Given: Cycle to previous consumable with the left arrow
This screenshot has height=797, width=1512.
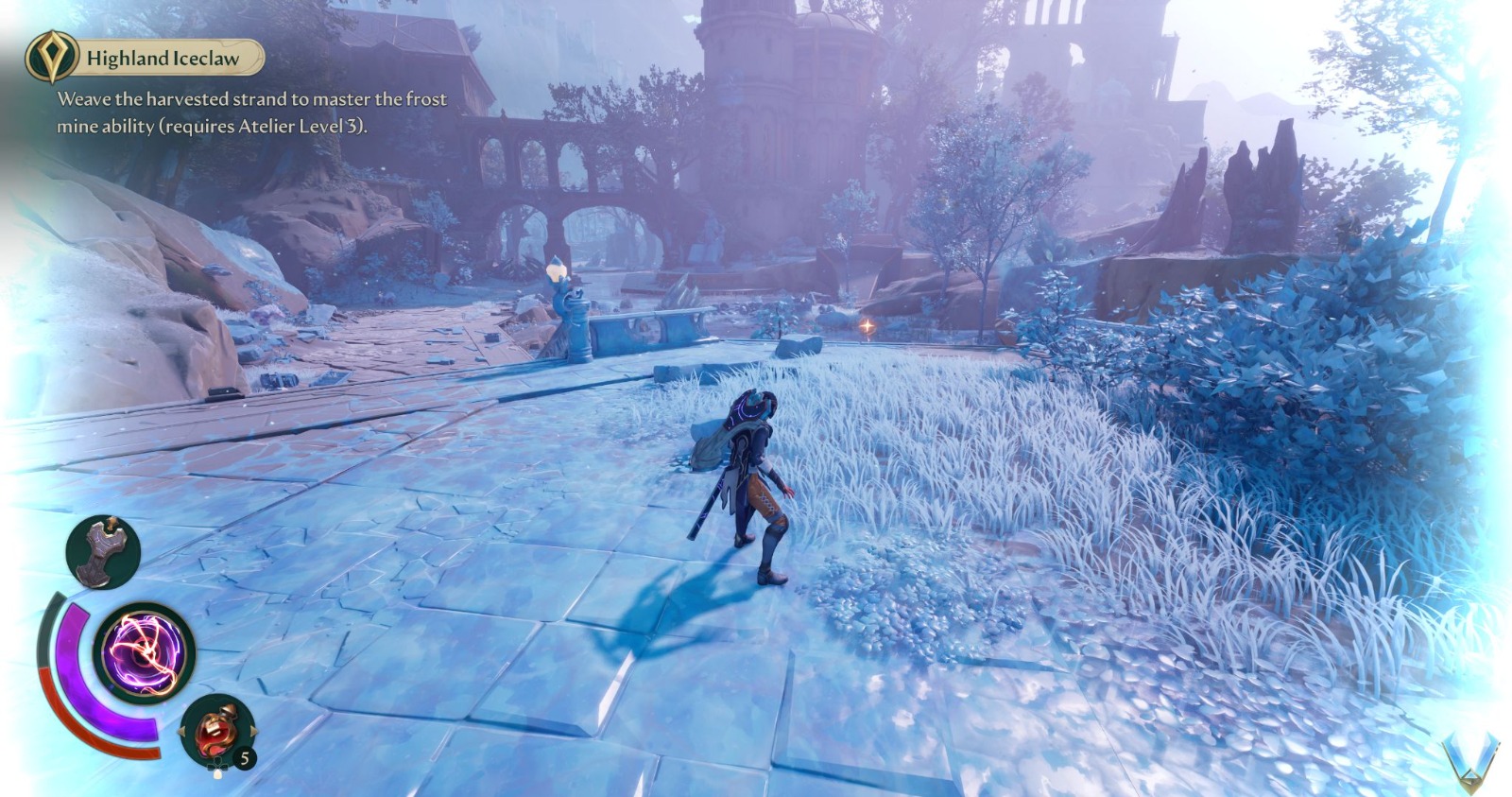Looking at the screenshot, I should click(x=182, y=731).
